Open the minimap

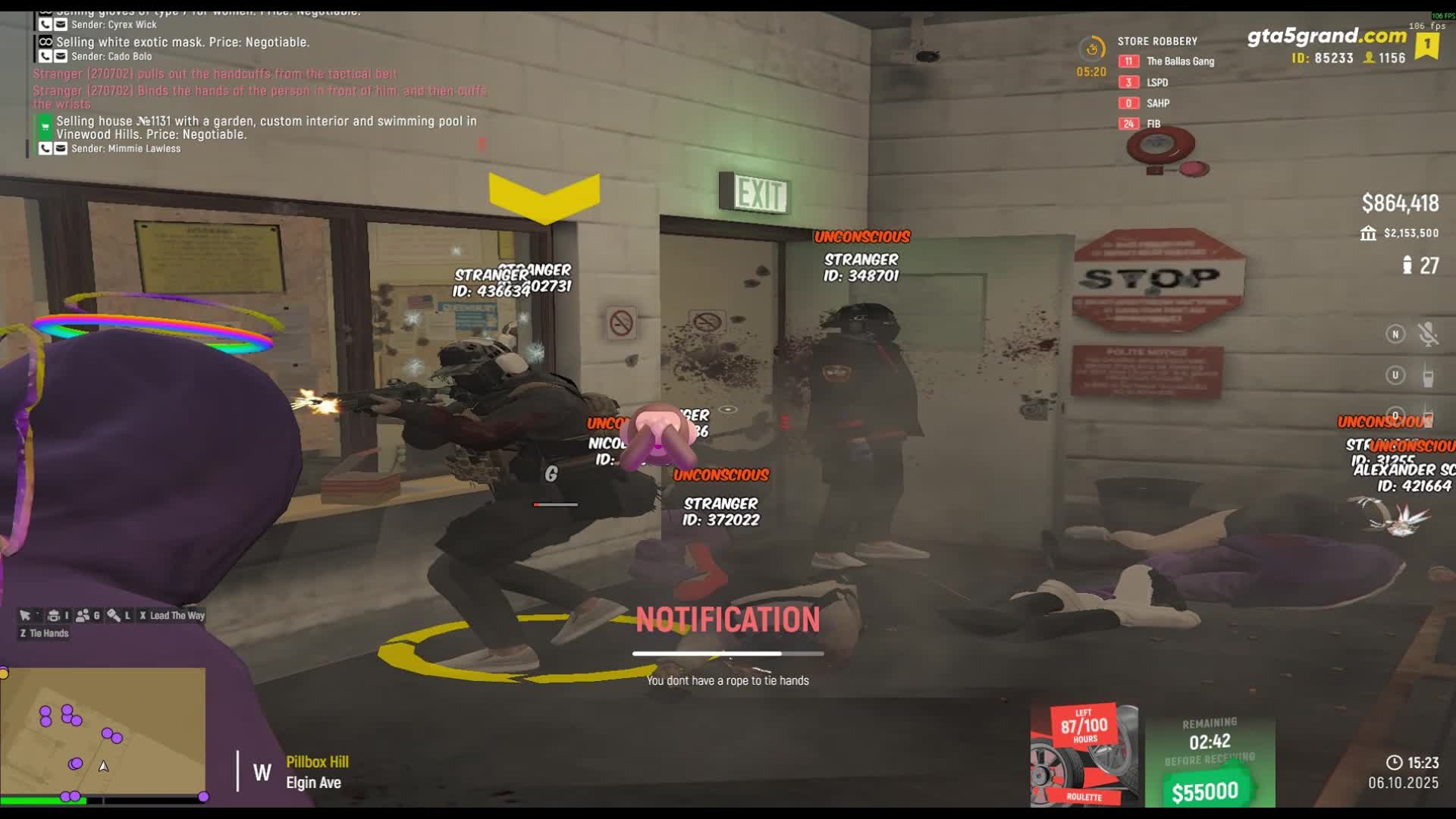click(103, 733)
